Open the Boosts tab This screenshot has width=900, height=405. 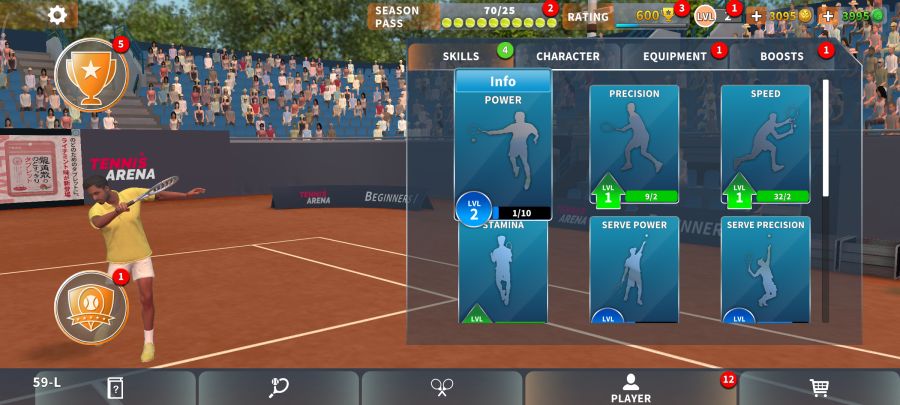coord(781,57)
